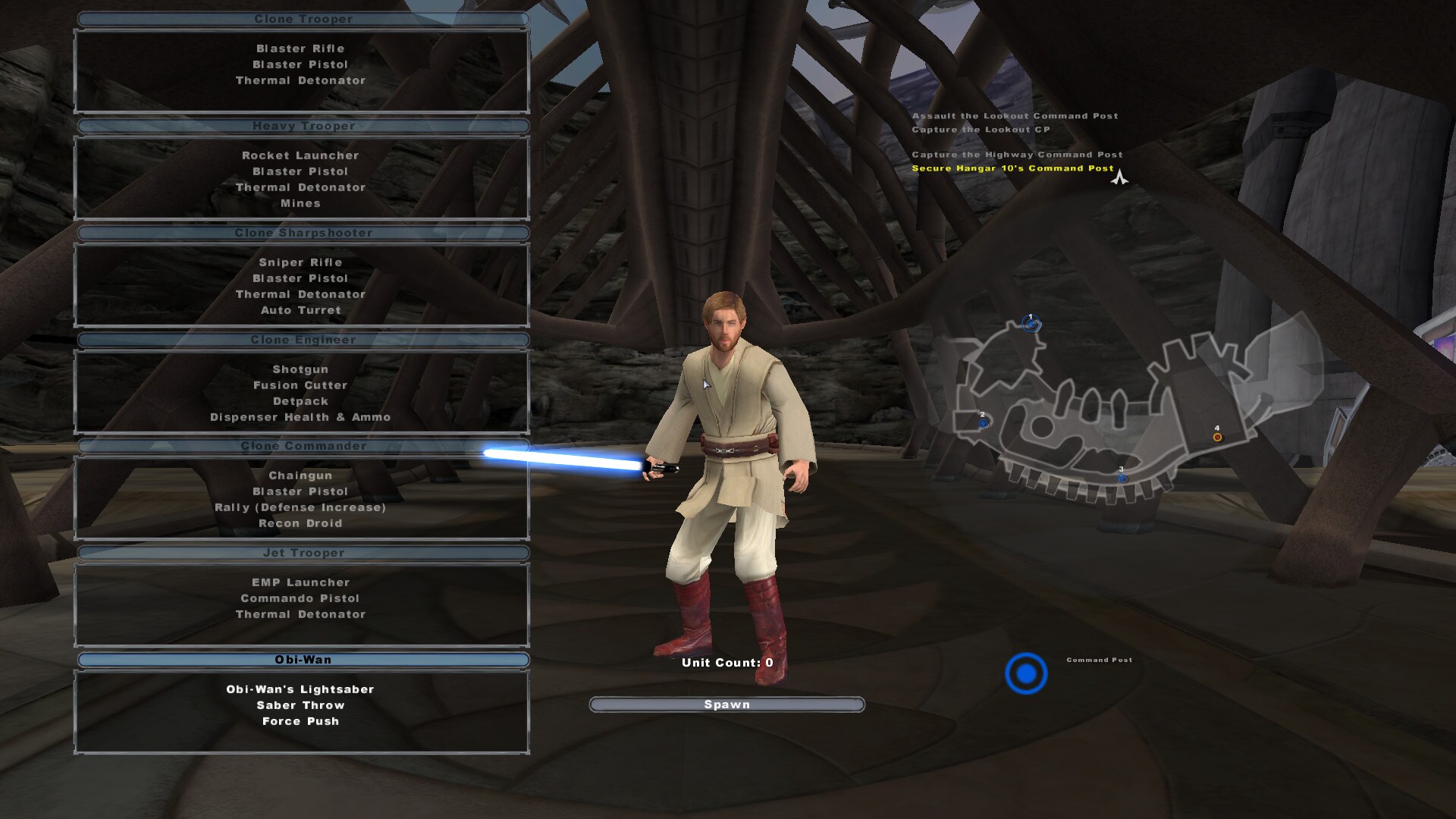Choose the Clone Commander class
The height and width of the screenshot is (819, 1456).
coord(303,447)
